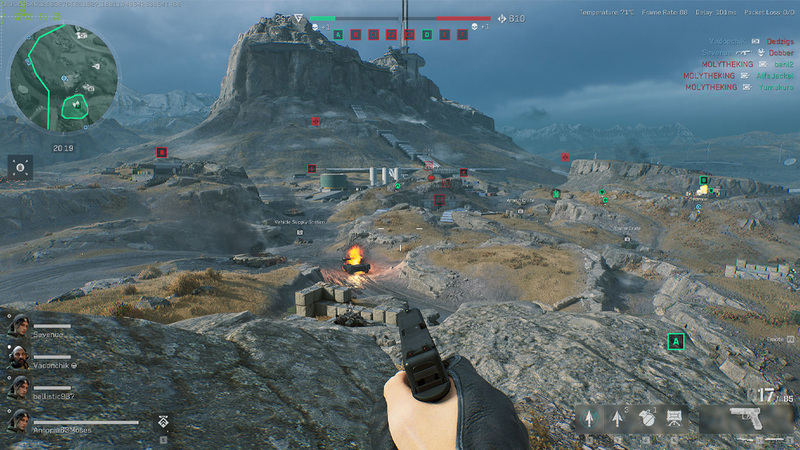800x450 pixels.
Task: Choose the grenade gadget icon
Action: (645, 419)
